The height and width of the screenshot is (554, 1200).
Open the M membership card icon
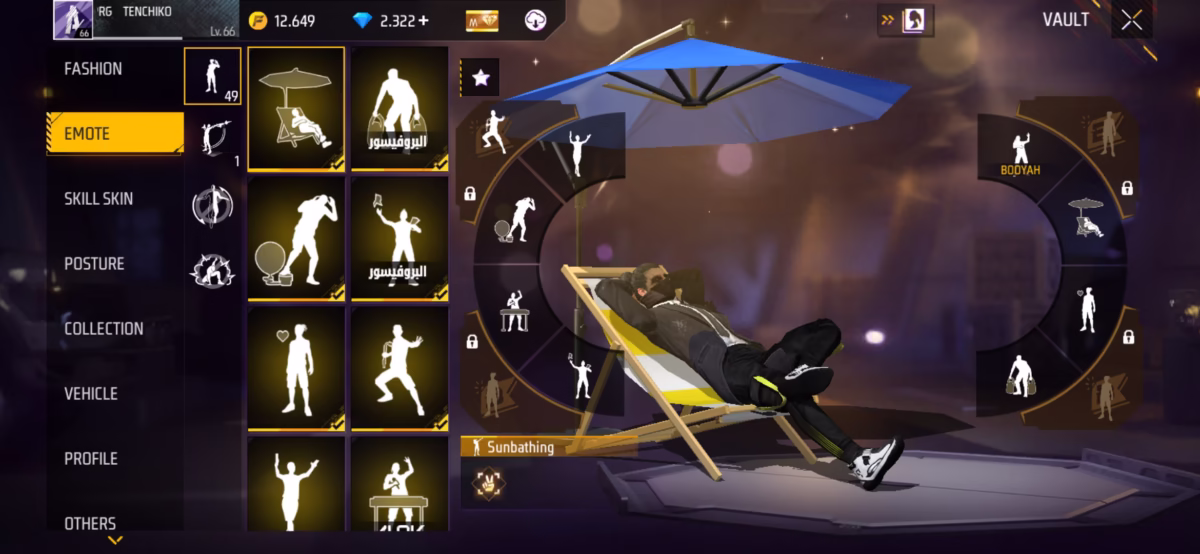482,21
